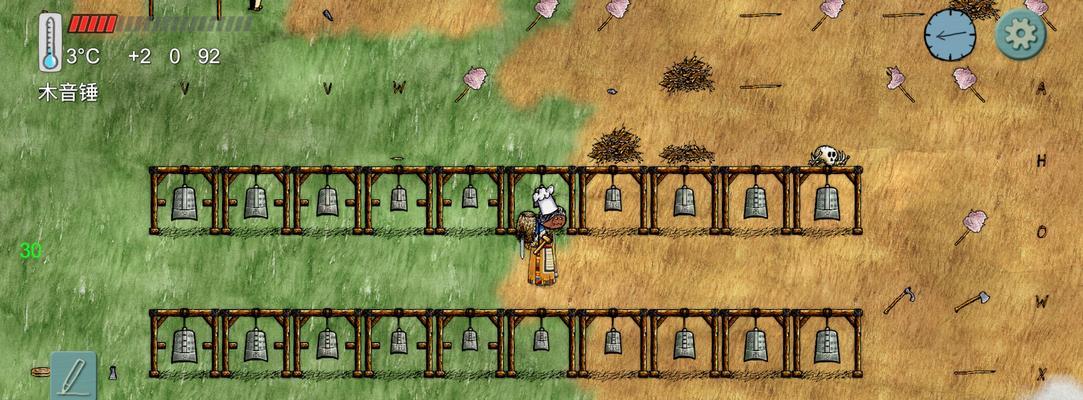Tap the blue compass clock icon
This screenshot has width=1083, height=400.
[x=949, y=35]
